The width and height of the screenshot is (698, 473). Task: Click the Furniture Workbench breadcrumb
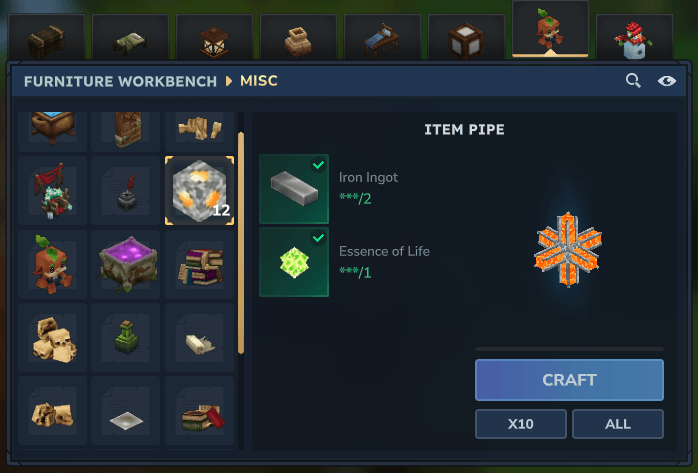click(x=120, y=81)
